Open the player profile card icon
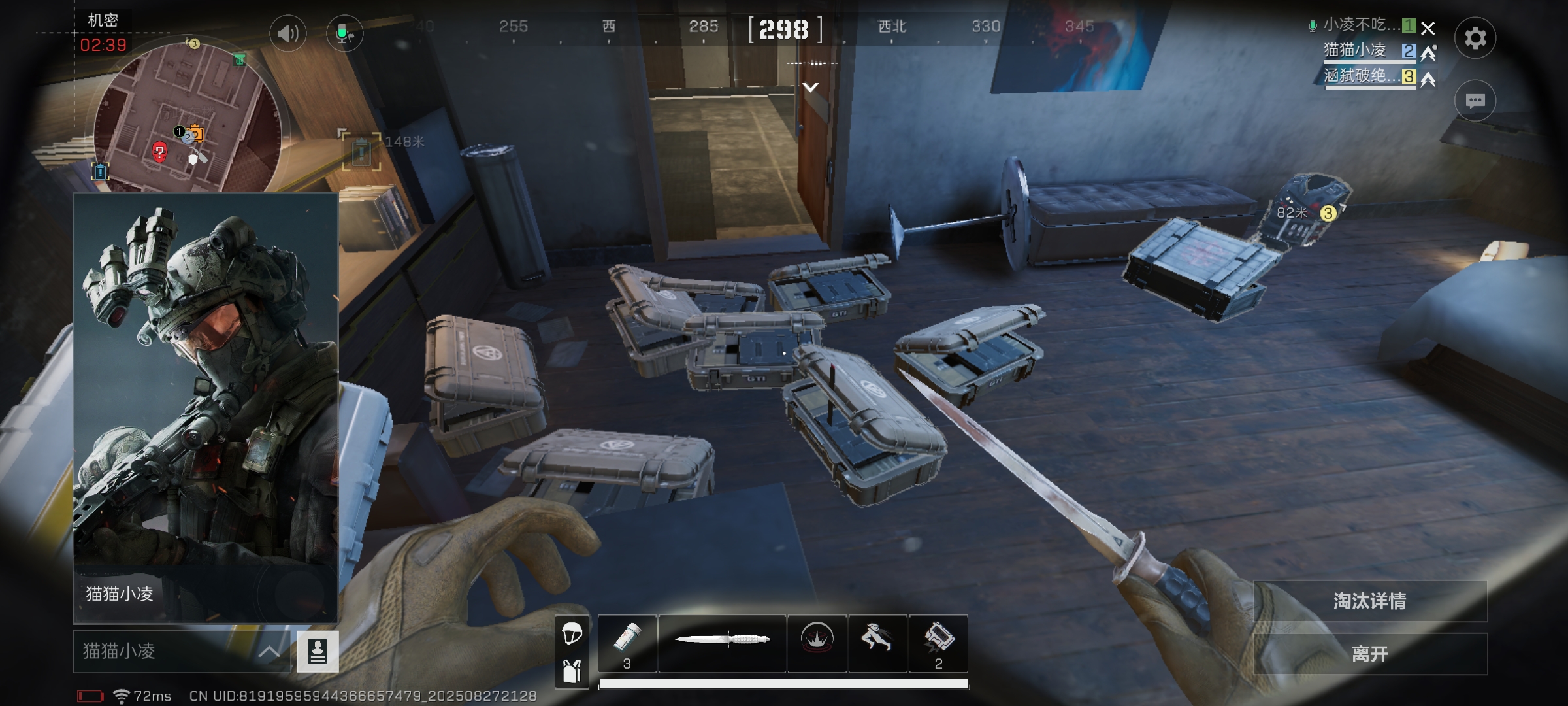This screenshot has width=1568, height=706. pos(318,651)
